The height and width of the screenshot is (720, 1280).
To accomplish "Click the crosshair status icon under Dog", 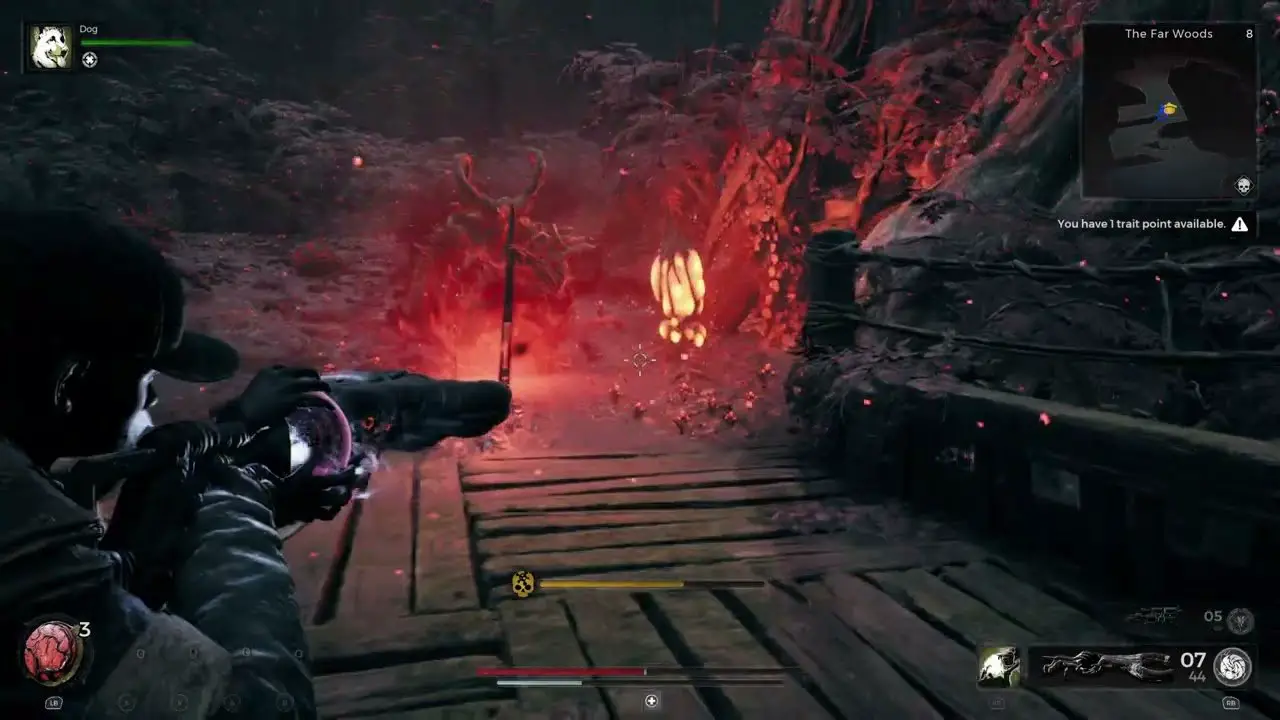I will coord(90,60).
